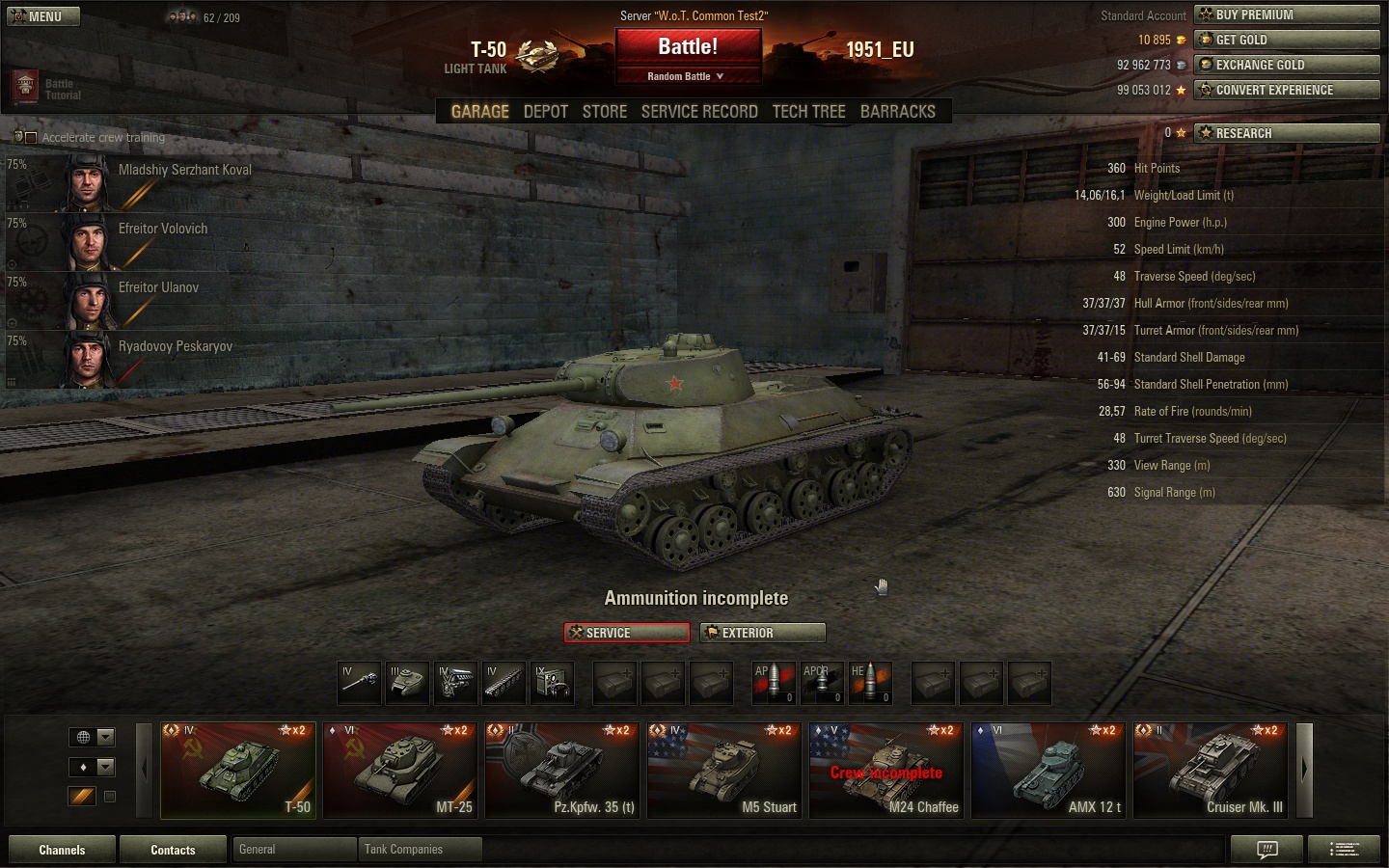Select the M24 Chaffee tank tile

(885, 770)
